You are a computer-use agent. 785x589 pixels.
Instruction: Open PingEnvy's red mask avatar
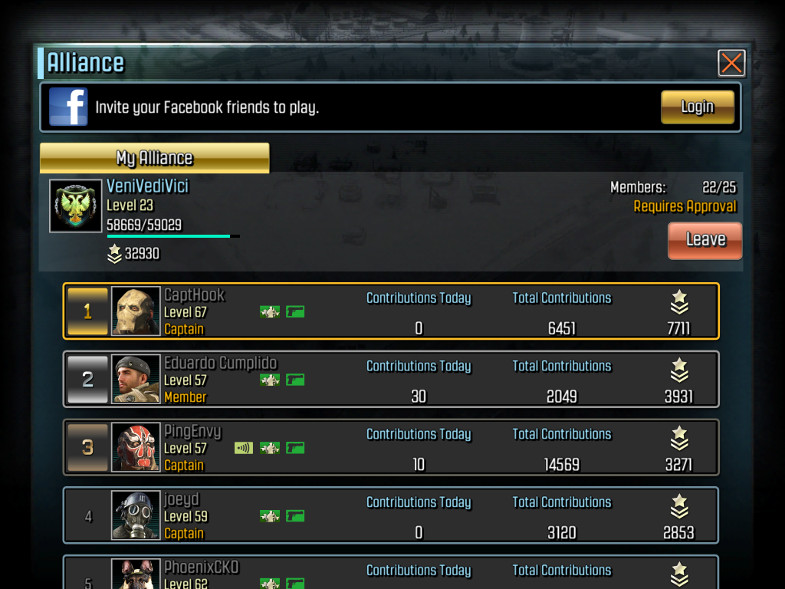tap(135, 448)
